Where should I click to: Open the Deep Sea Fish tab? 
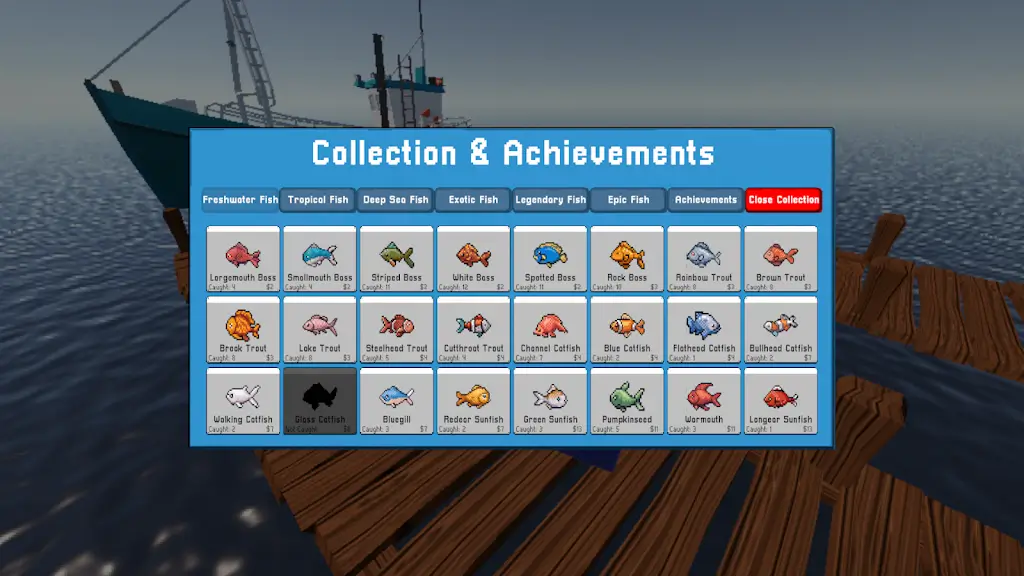point(395,200)
